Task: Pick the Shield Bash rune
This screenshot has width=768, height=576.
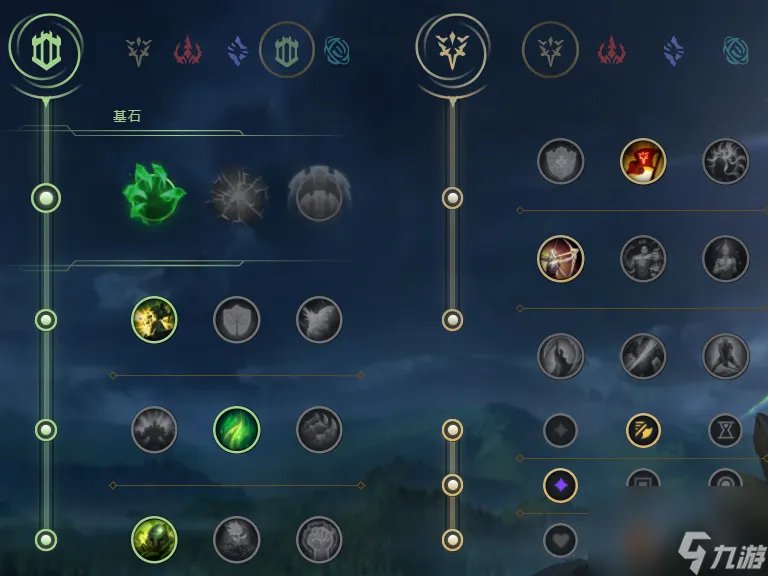Action: click(319, 320)
